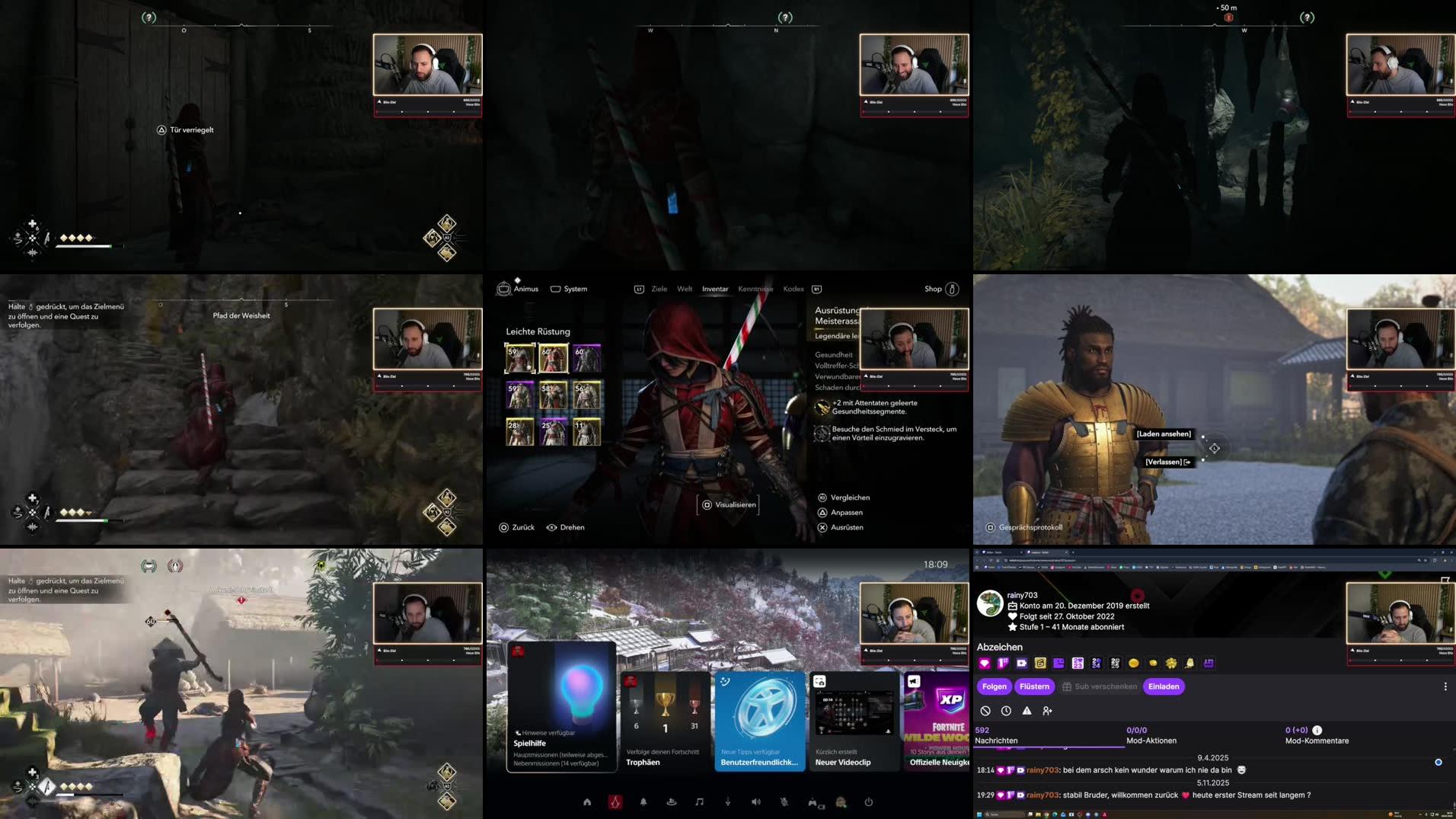Open the Music icon in the control center
This screenshot has height=819, width=1456.
tap(699, 801)
